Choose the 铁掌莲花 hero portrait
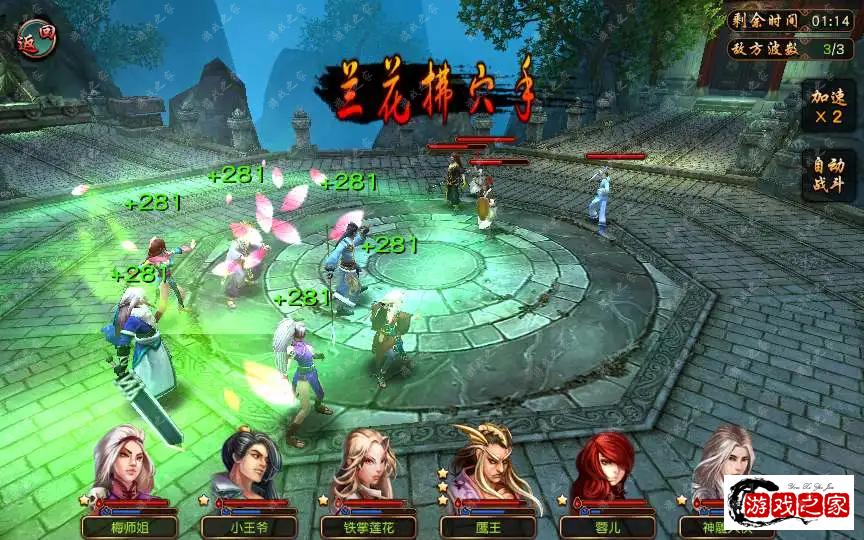 coord(369,468)
